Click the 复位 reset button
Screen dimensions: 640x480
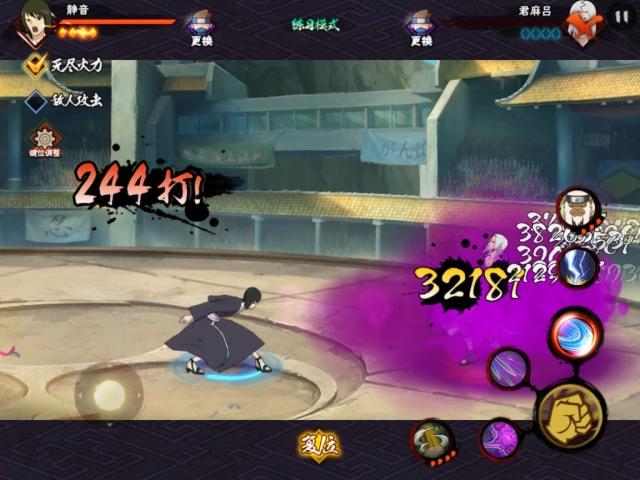coord(319,444)
